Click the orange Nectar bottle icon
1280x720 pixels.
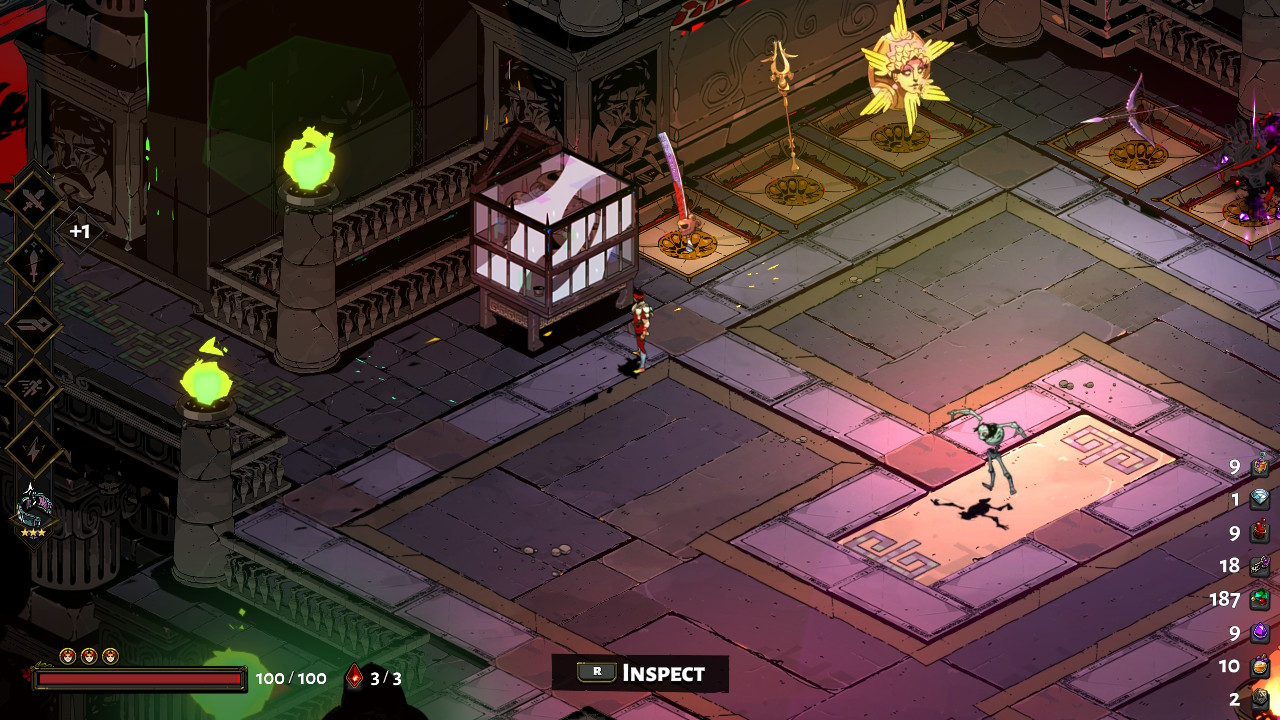coord(1259,666)
